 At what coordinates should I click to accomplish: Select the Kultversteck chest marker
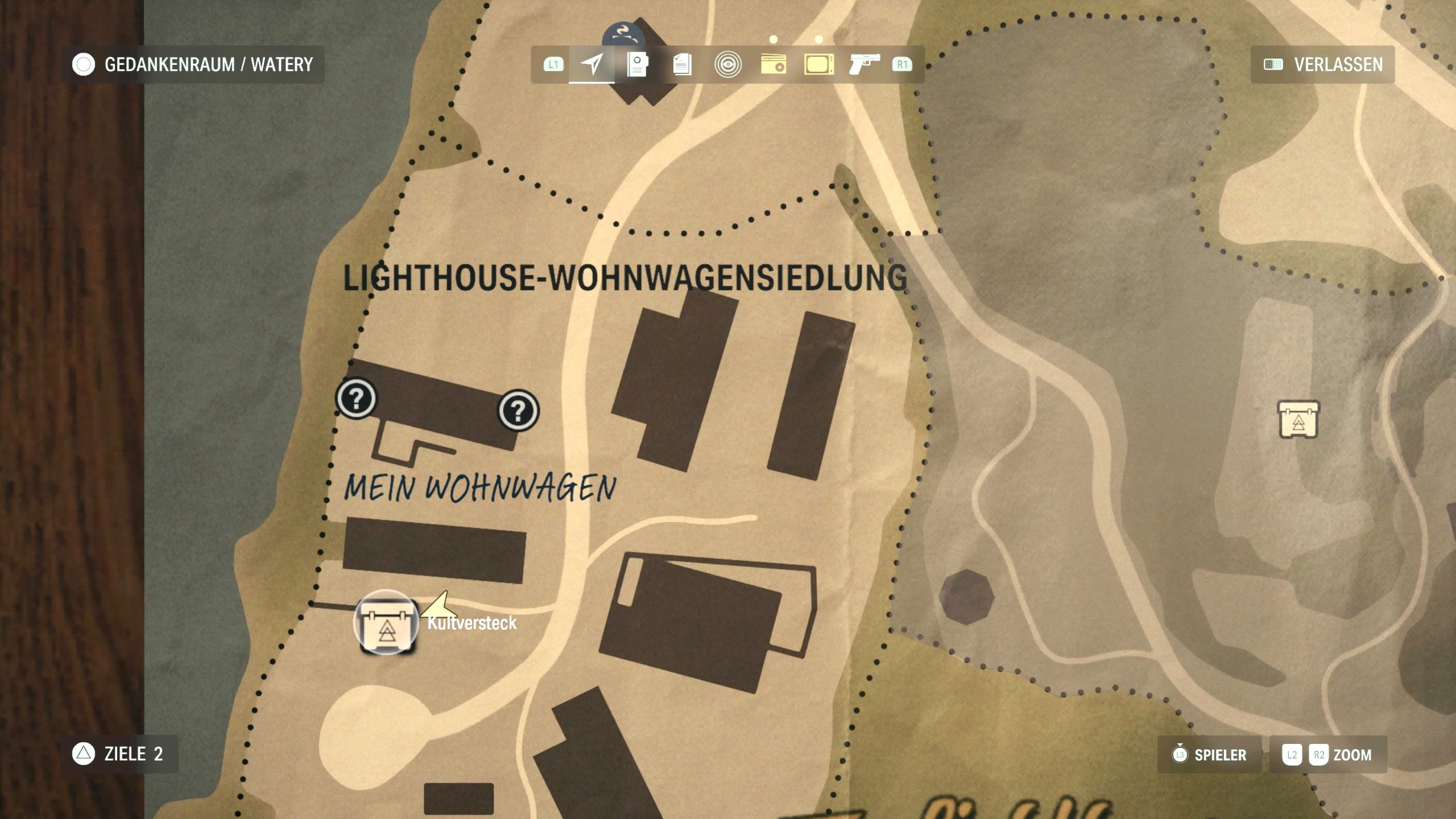pos(386,622)
